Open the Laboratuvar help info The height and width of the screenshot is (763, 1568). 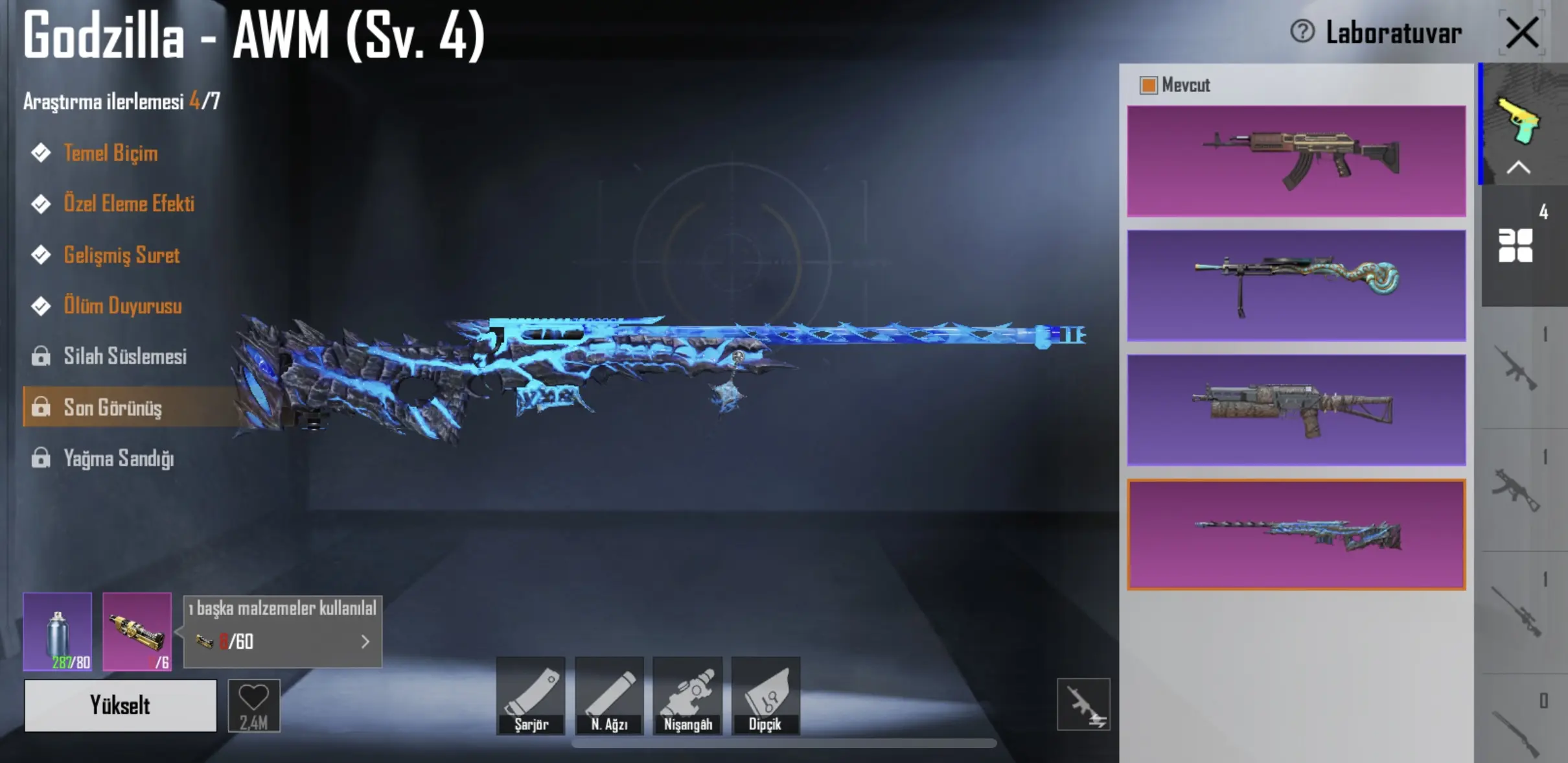point(1302,31)
